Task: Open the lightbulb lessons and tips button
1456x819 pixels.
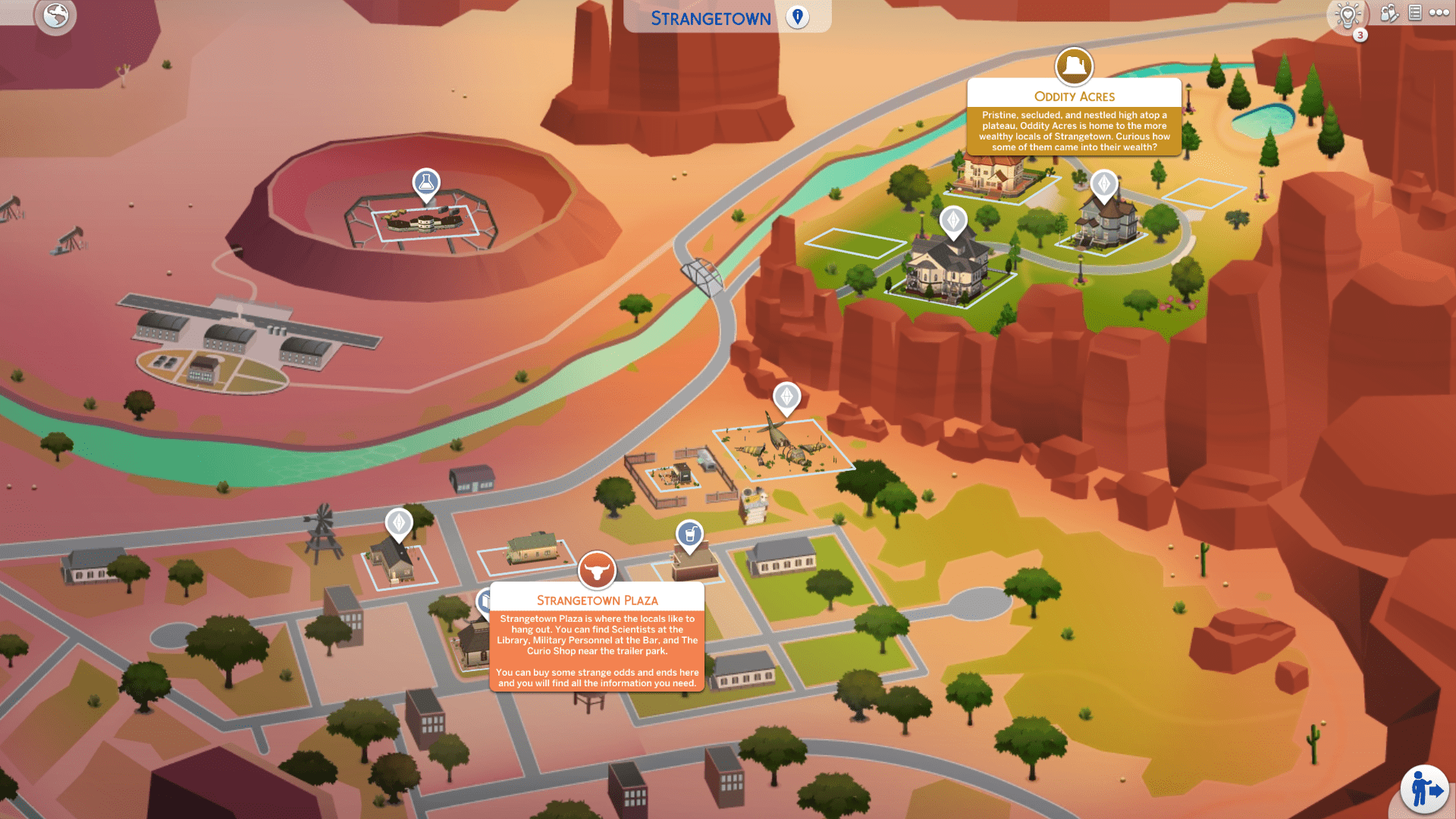Action: pyautogui.click(x=1348, y=15)
